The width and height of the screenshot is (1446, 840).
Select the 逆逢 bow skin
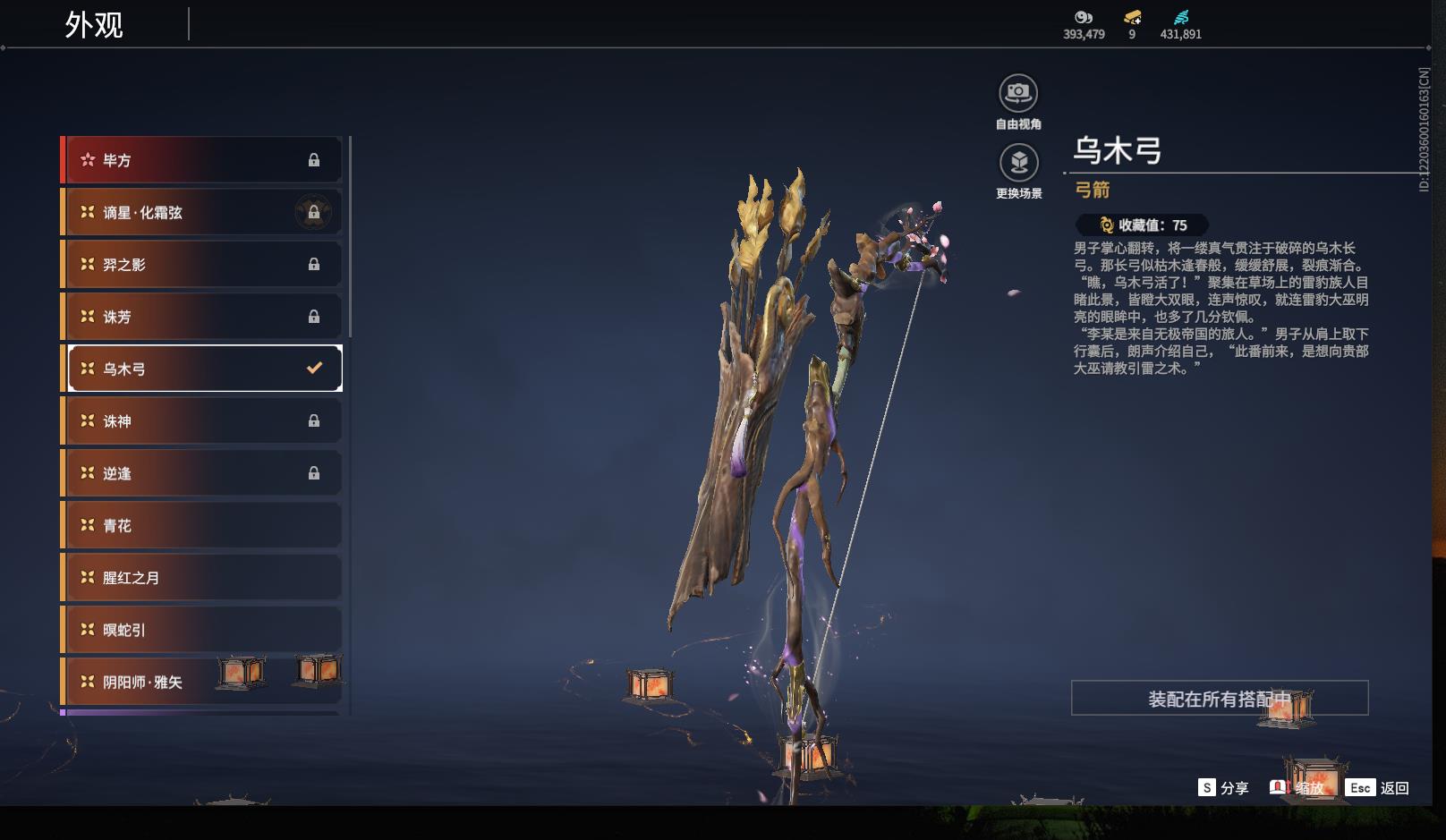[203, 473]
